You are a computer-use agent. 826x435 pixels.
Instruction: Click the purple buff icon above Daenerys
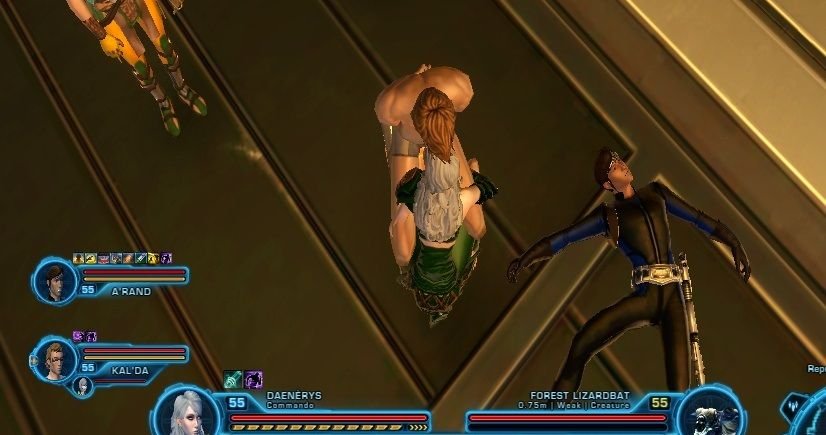(x=254, y=379)
